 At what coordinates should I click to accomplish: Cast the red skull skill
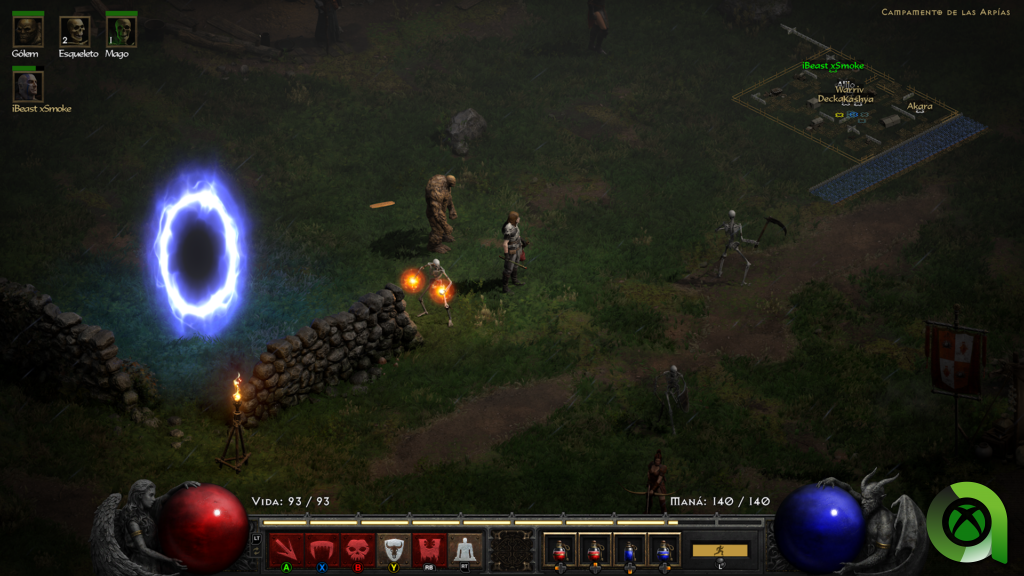click(358, 549)
